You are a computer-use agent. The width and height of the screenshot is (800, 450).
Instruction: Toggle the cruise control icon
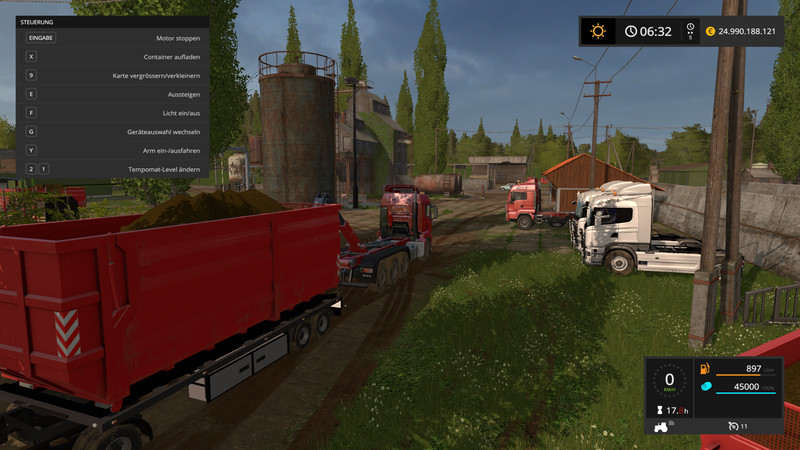point(733,426)
